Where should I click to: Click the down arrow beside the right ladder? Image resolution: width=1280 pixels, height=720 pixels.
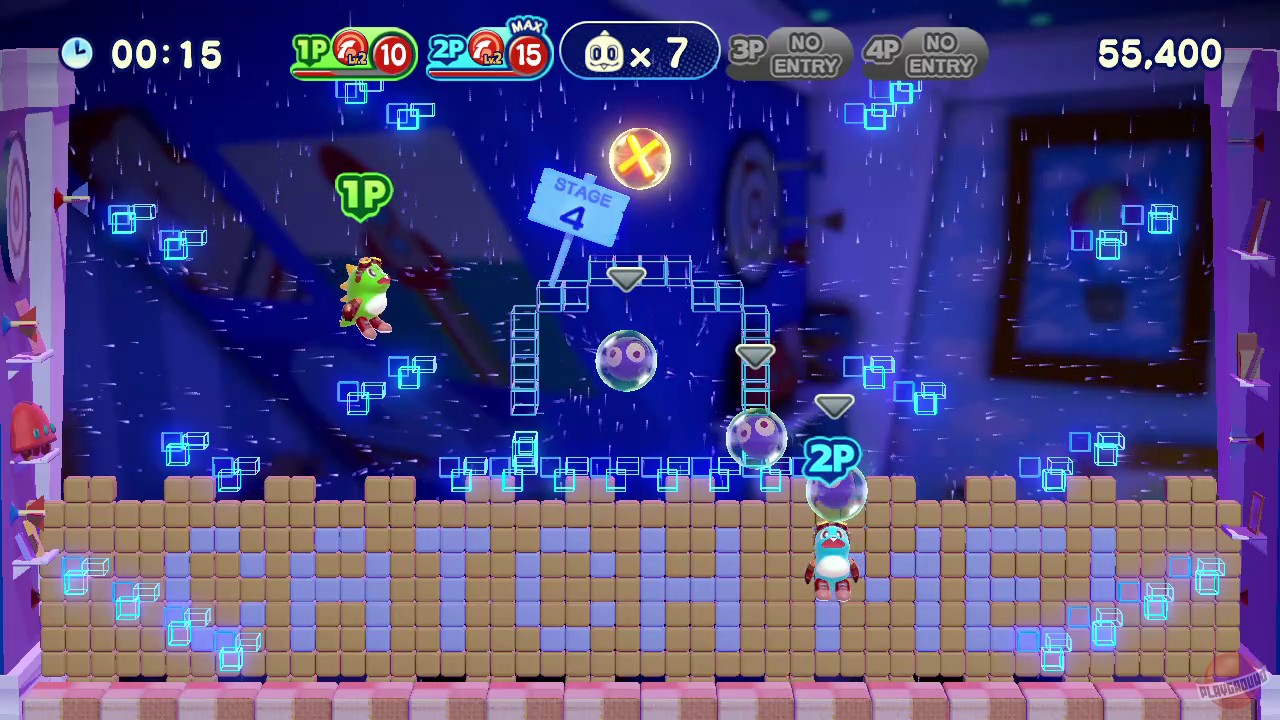point(757,357)
